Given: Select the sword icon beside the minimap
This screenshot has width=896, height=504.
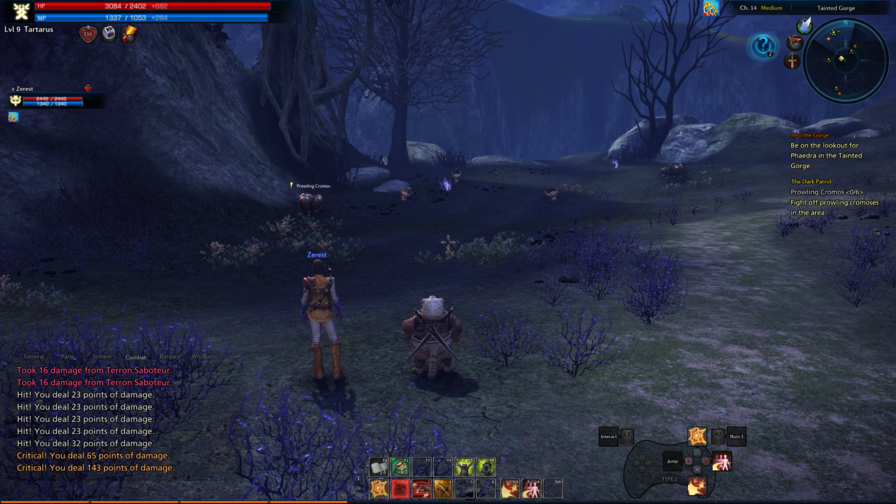Looking at the screenshot, I should [x=792, y=62].
